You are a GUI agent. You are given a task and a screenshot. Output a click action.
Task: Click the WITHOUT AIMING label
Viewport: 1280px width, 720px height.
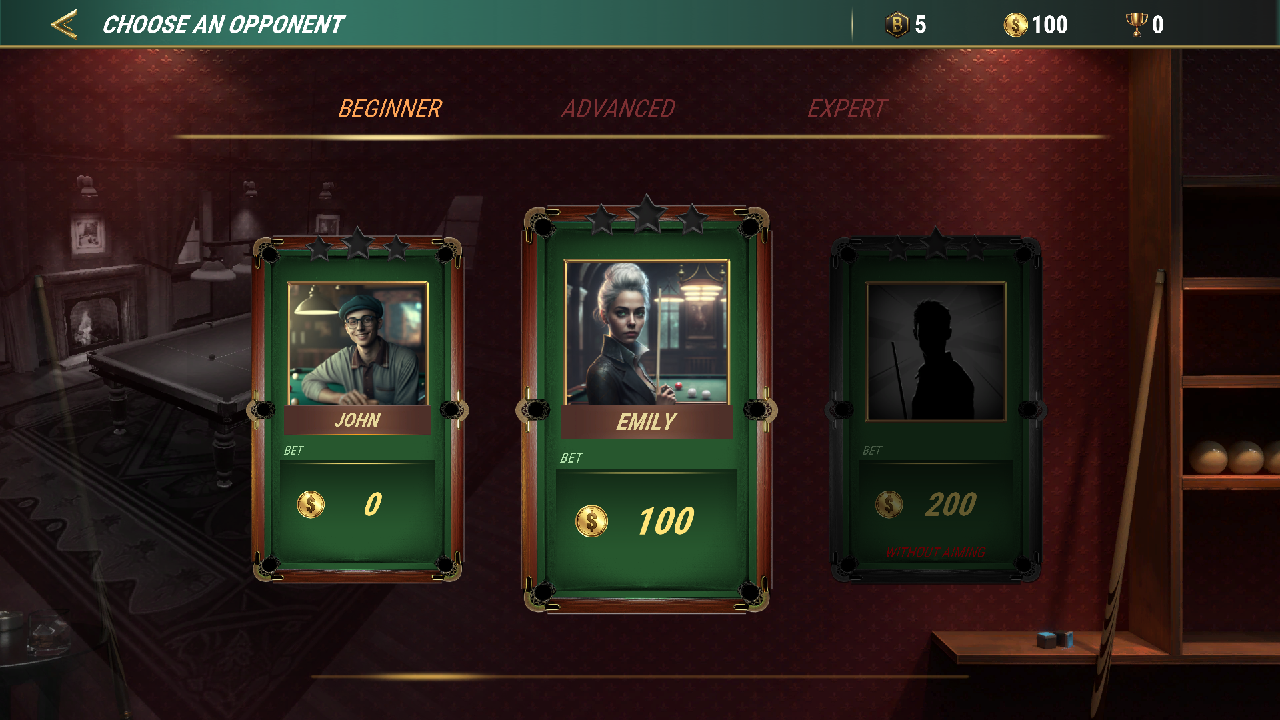click(936, 549)
